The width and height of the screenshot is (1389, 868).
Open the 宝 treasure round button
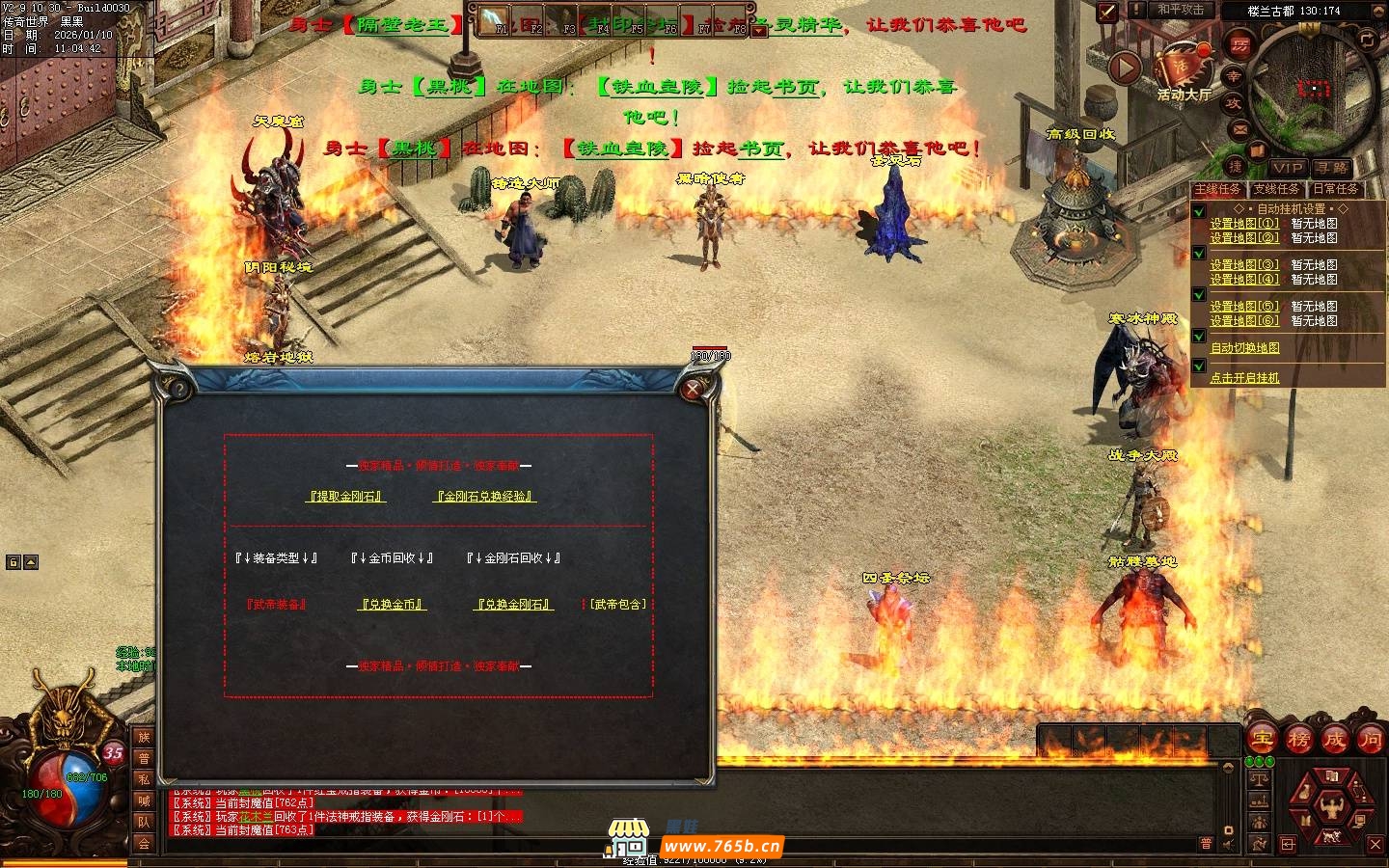[x=1262, y=740]
